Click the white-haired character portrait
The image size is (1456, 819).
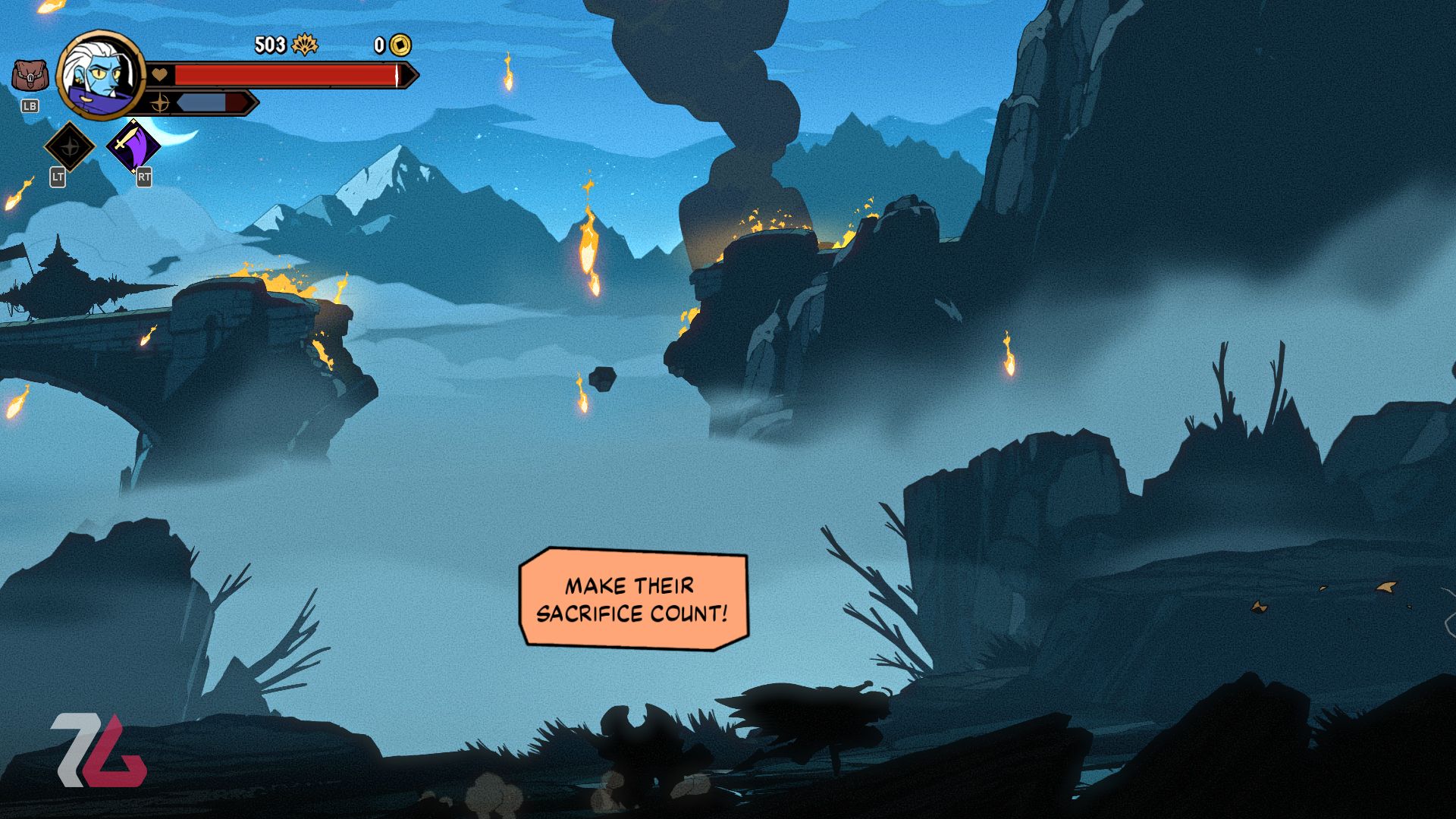[101, 75]
